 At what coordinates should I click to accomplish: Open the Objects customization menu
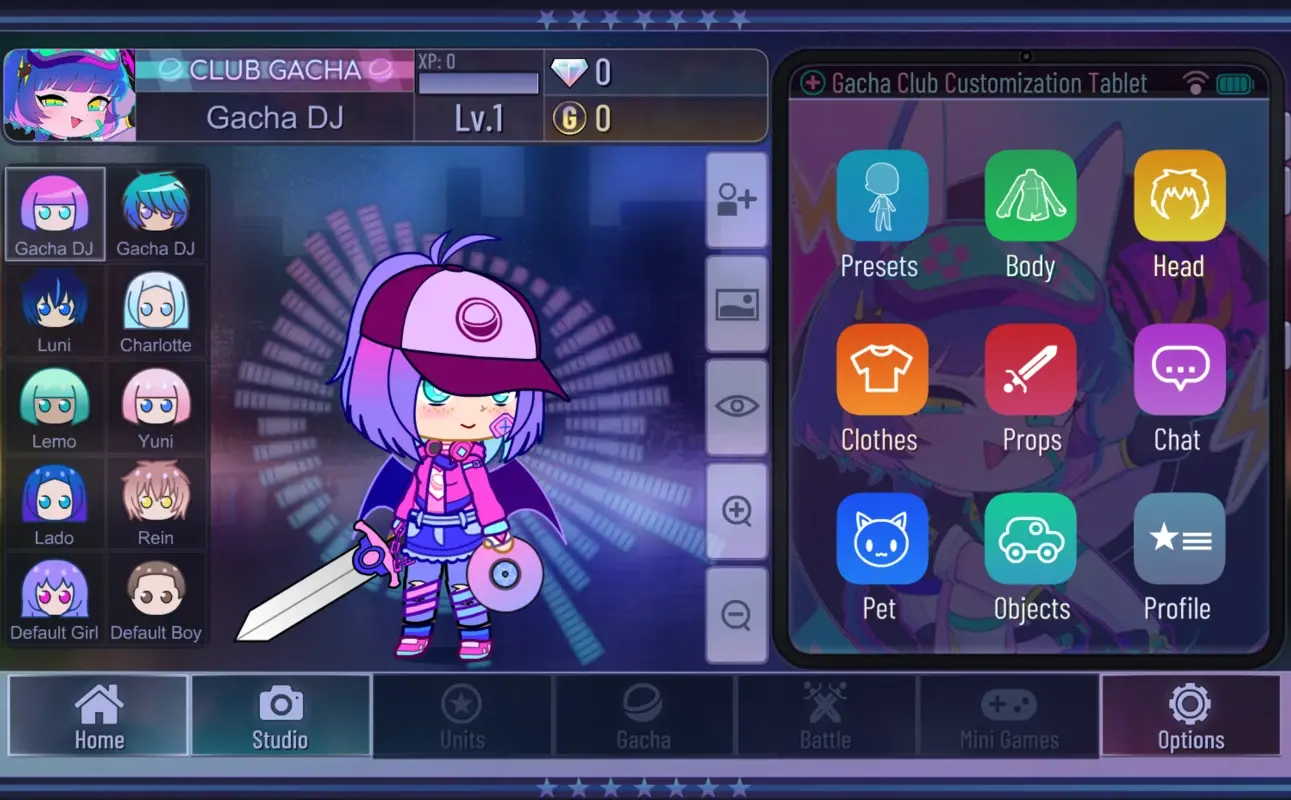coord(1030,538)
